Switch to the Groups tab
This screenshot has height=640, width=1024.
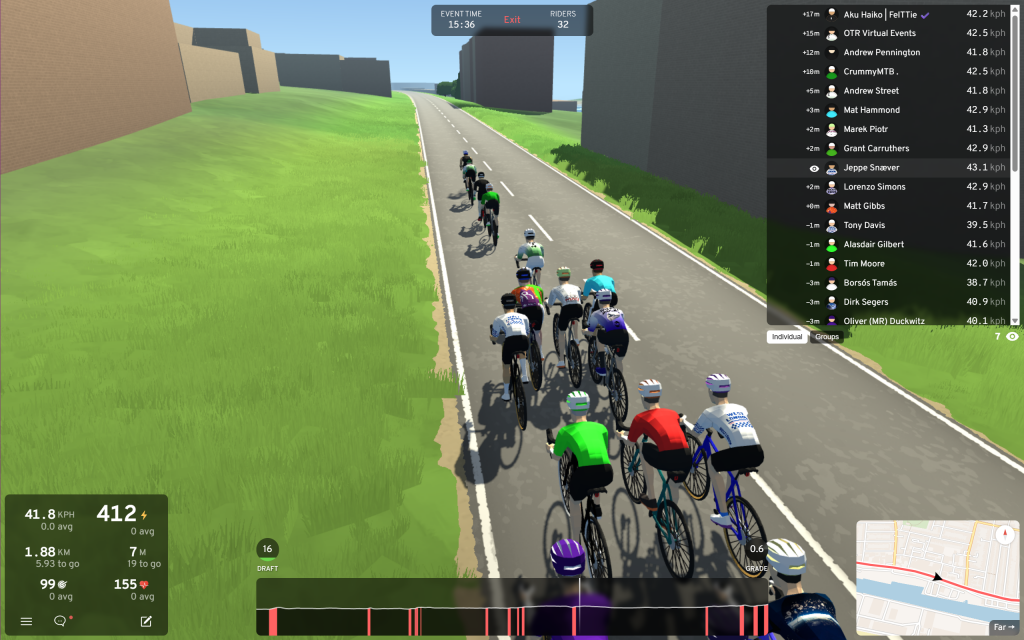coord(827,337)
